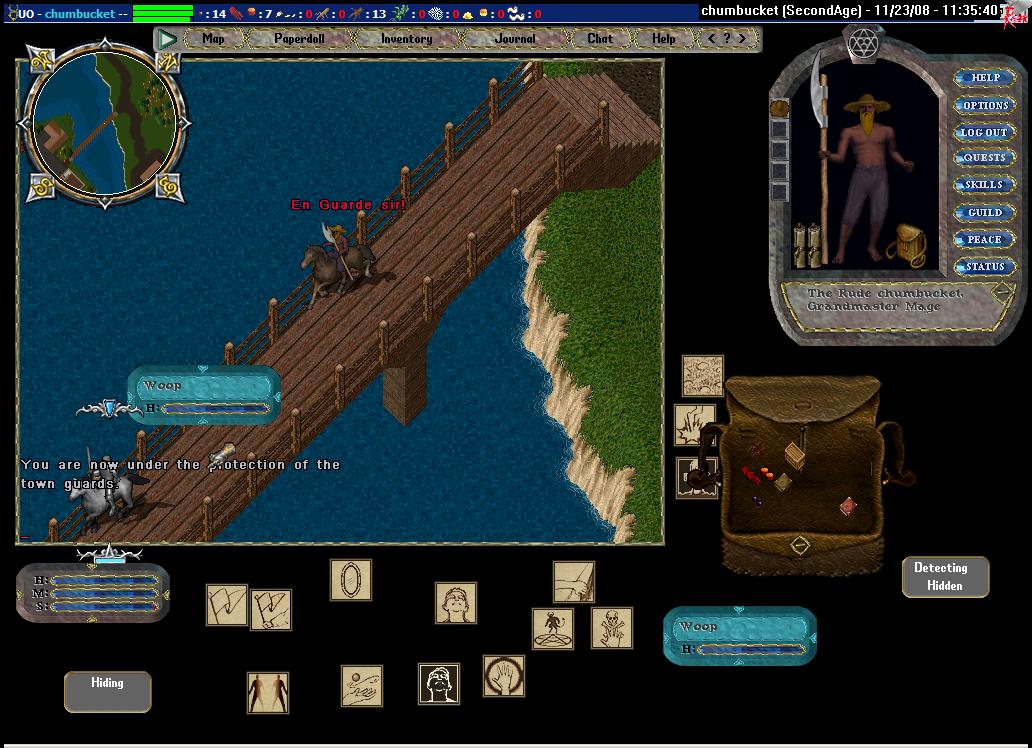
Task: Open the backpack icon on the paperdoll
Action: (x=909, y=245)
